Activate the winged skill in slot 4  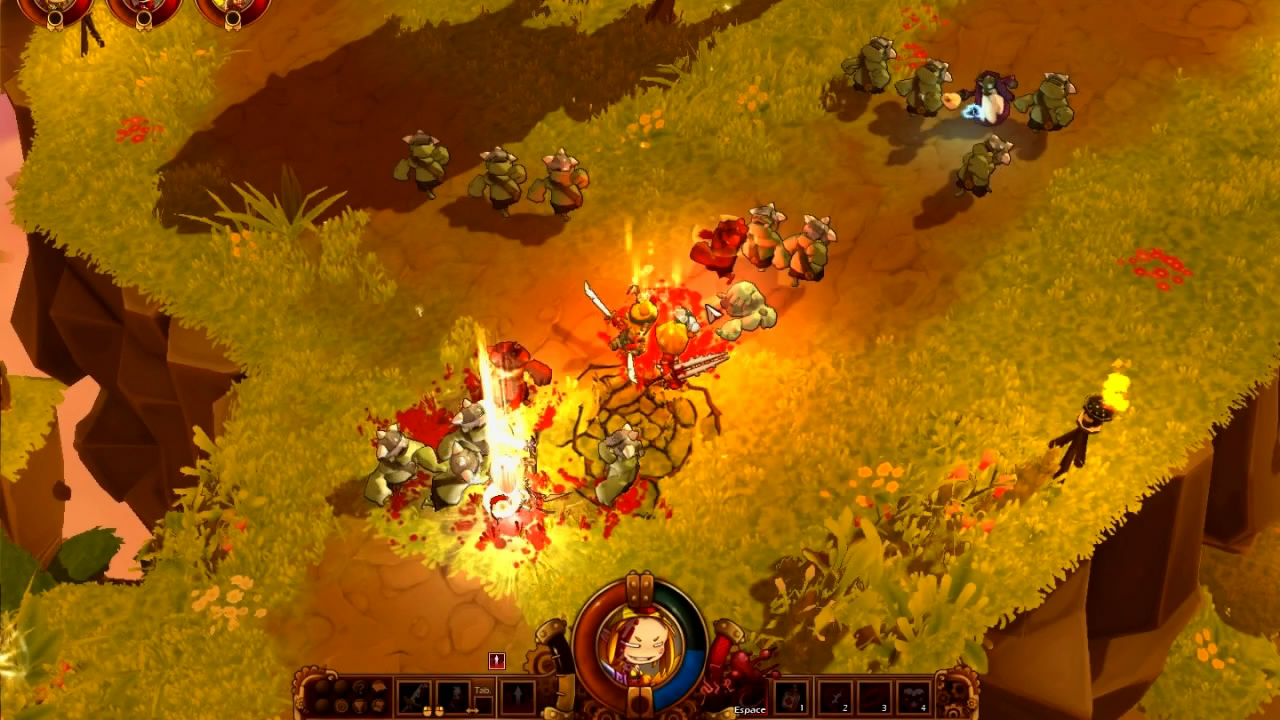tap(915, 696)
